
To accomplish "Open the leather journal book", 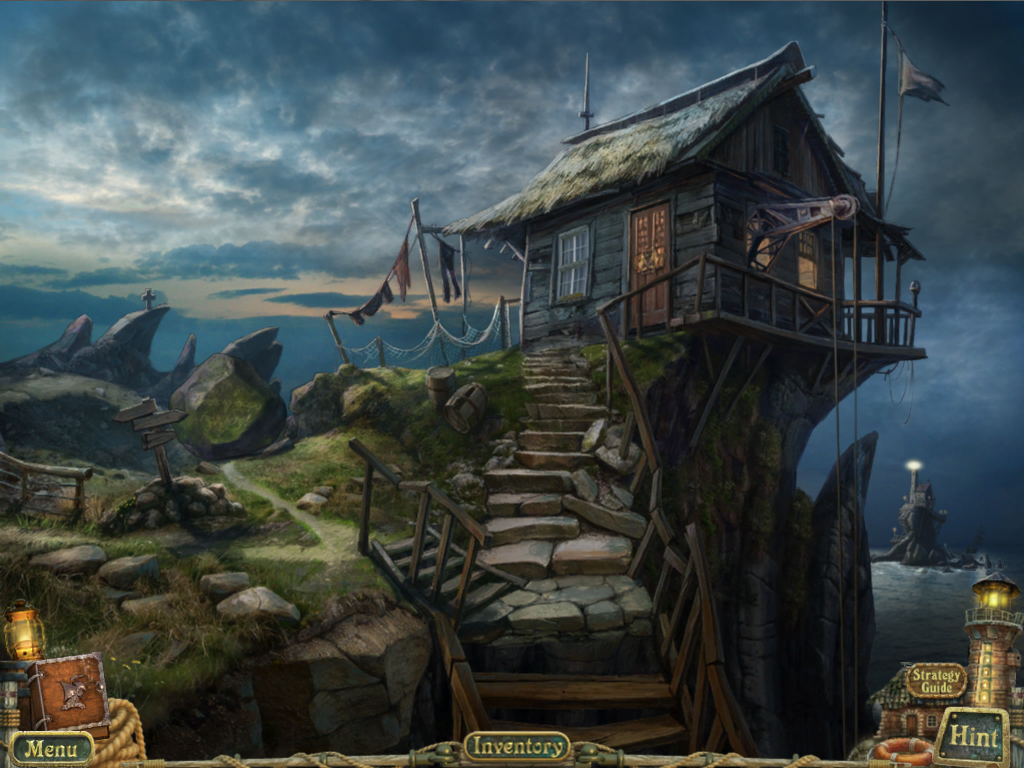I will (70, 693).
